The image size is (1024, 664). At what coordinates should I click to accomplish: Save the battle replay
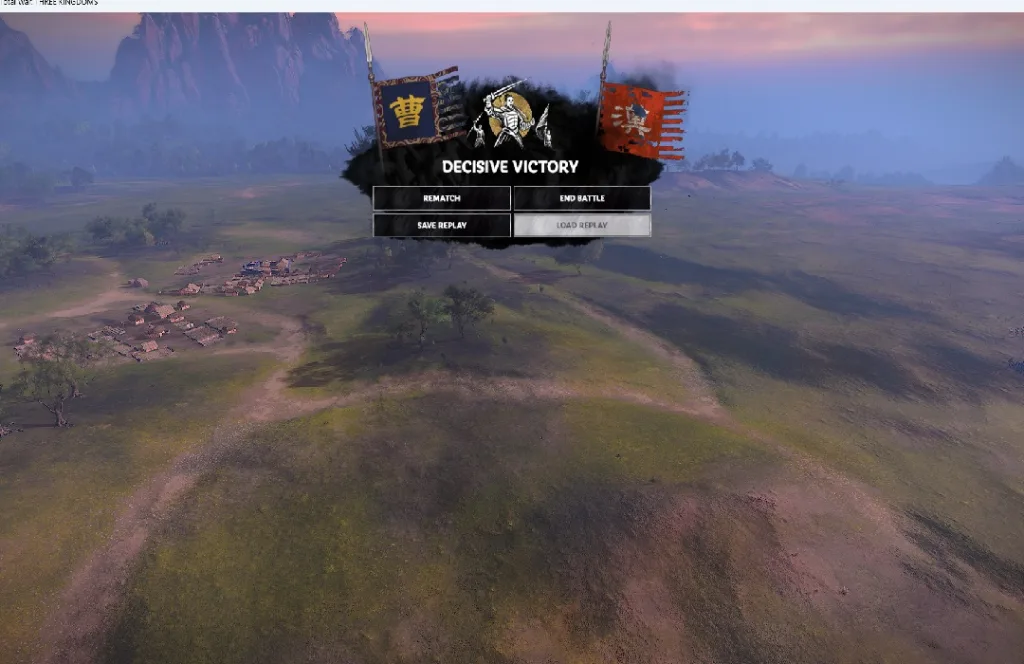click(x=441, y=225)
